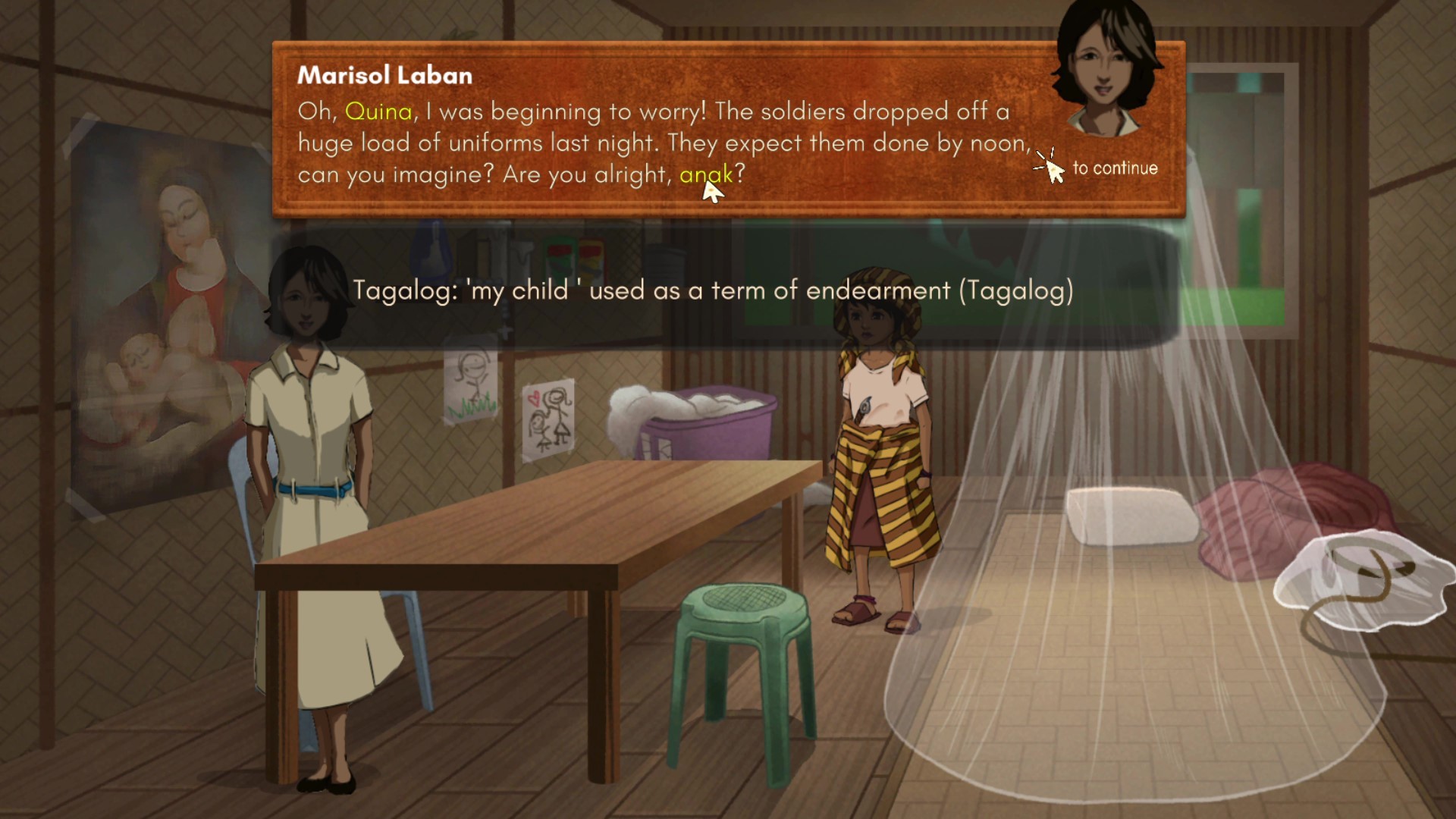The height and width of the screenshot is (819, 1456).
Task: Click Marisol standing by the table
Action: [x=315, y=470]
